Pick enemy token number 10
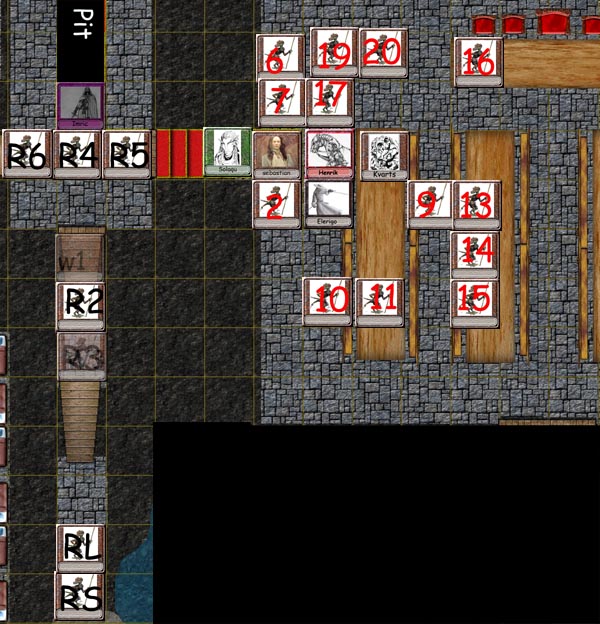 (x=328, y=302)
